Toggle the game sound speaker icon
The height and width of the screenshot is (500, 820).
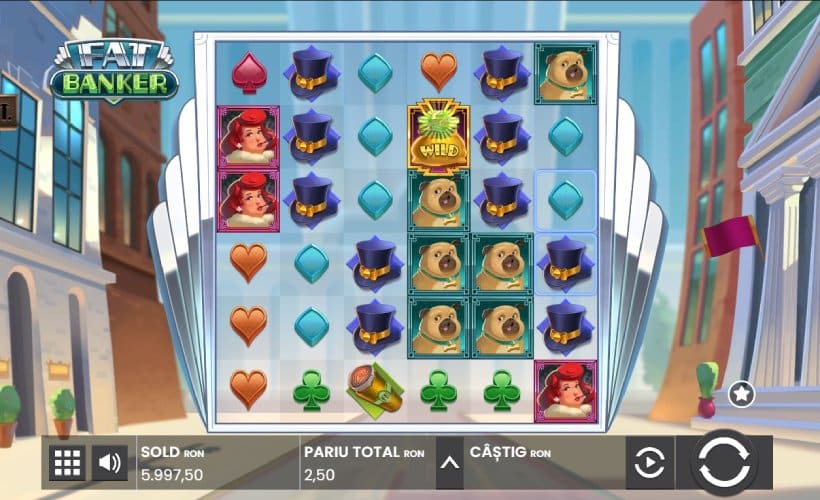(x=109, y=463)
